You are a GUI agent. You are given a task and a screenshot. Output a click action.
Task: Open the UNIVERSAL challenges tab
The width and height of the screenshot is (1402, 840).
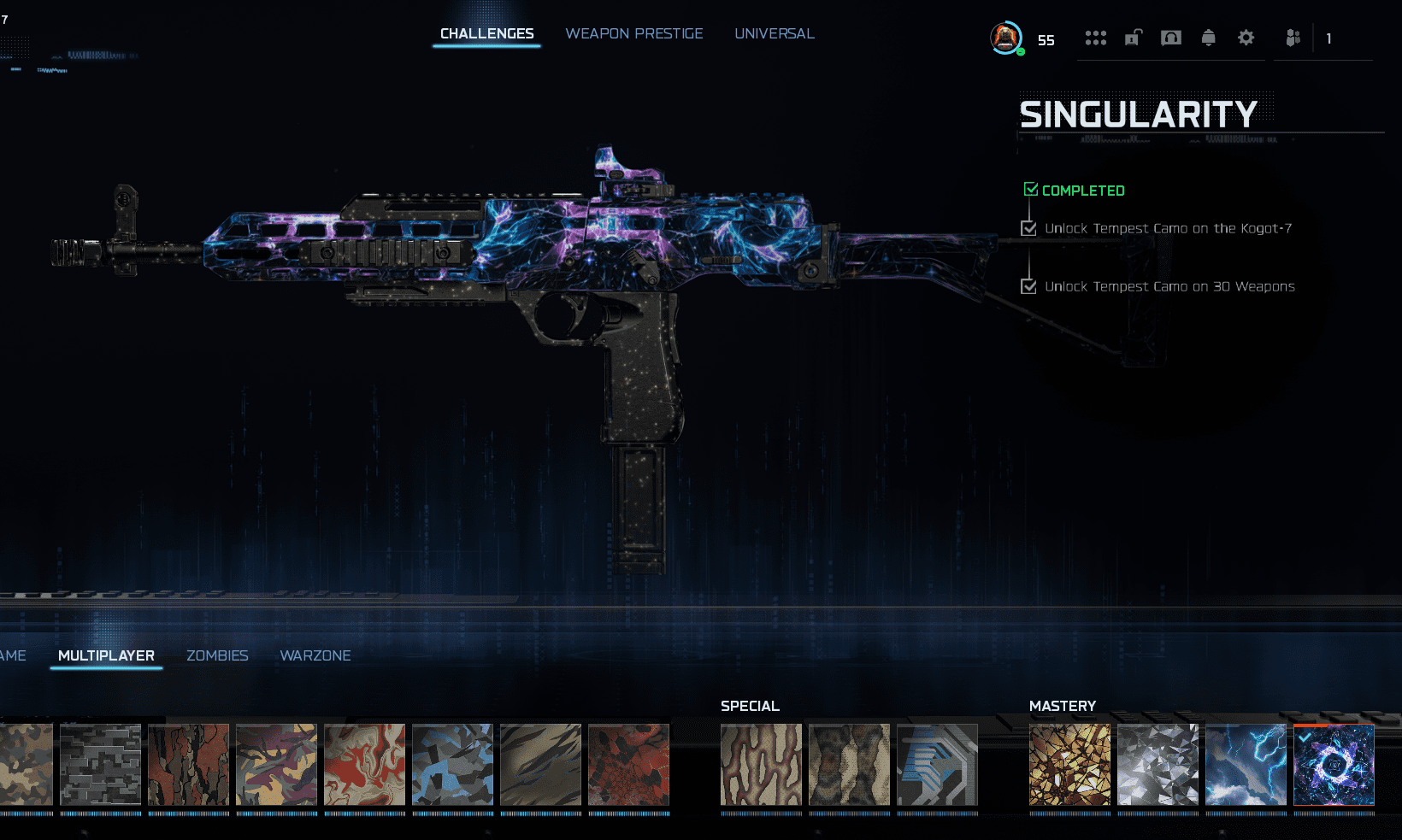pos(774,33)
